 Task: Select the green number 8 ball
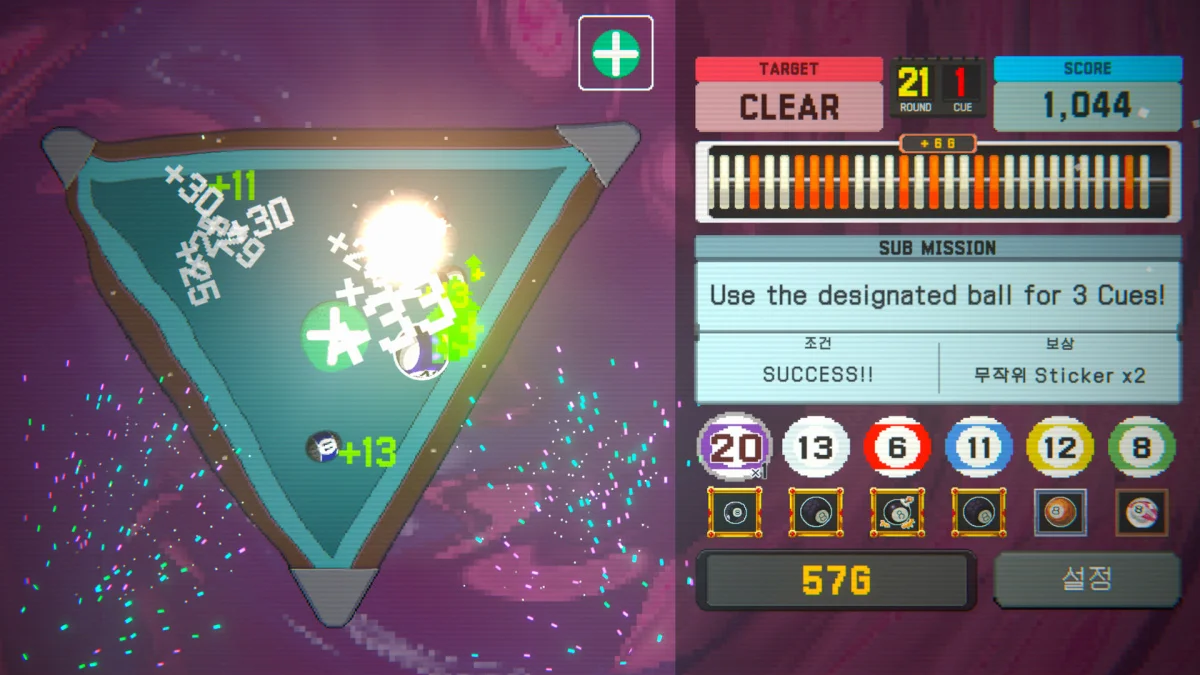click(x=1141, y=448)
